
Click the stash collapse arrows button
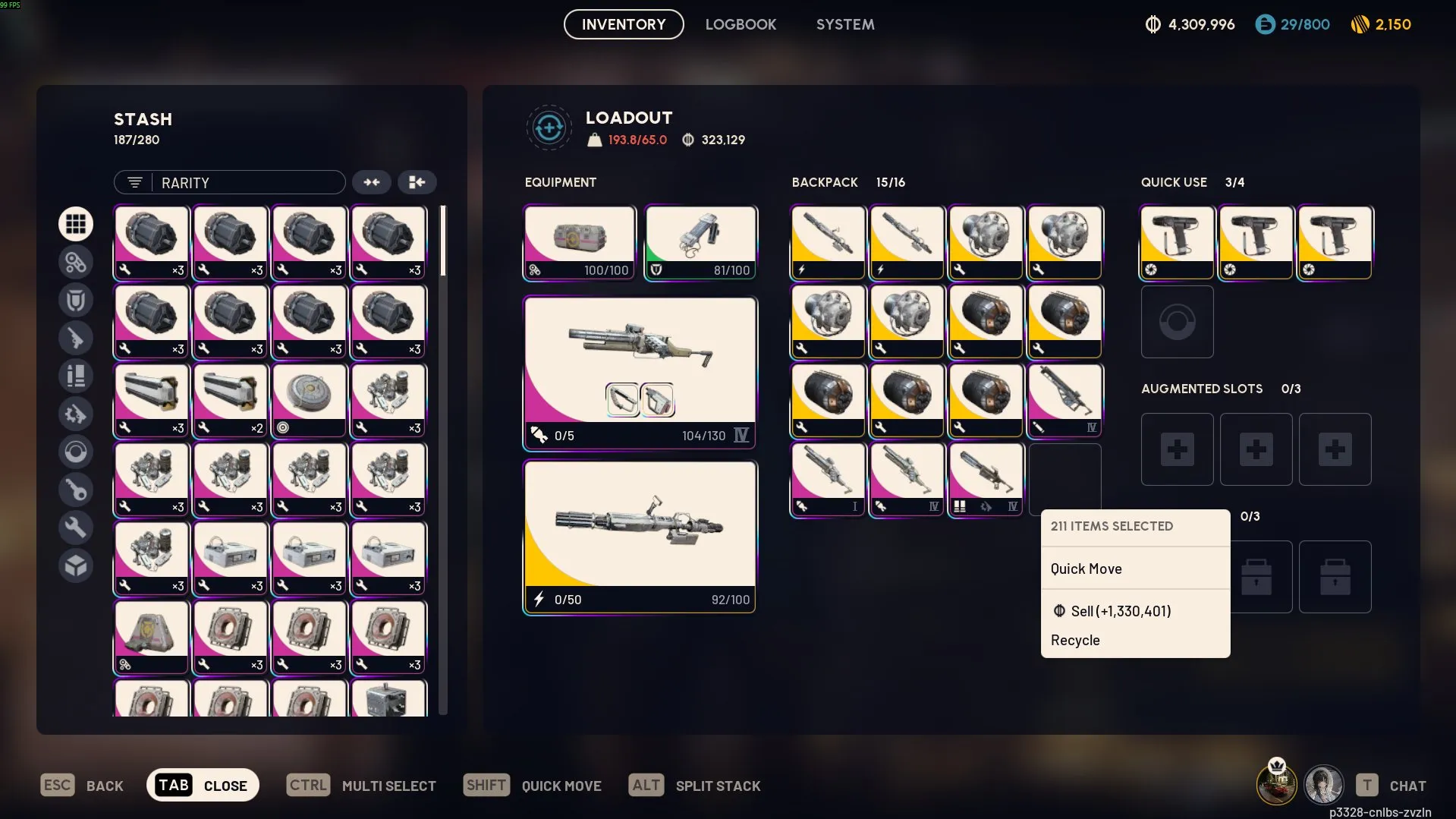click(371, 182)
